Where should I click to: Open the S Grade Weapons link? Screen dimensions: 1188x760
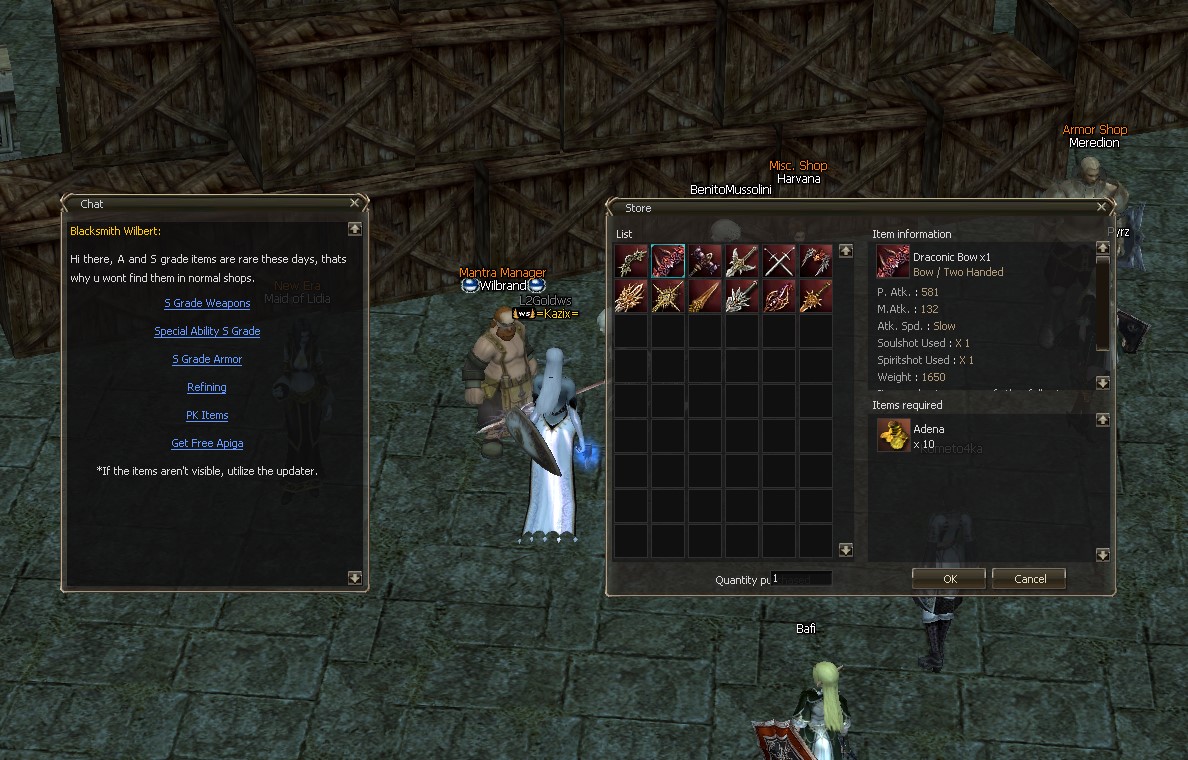click(207, 304)
